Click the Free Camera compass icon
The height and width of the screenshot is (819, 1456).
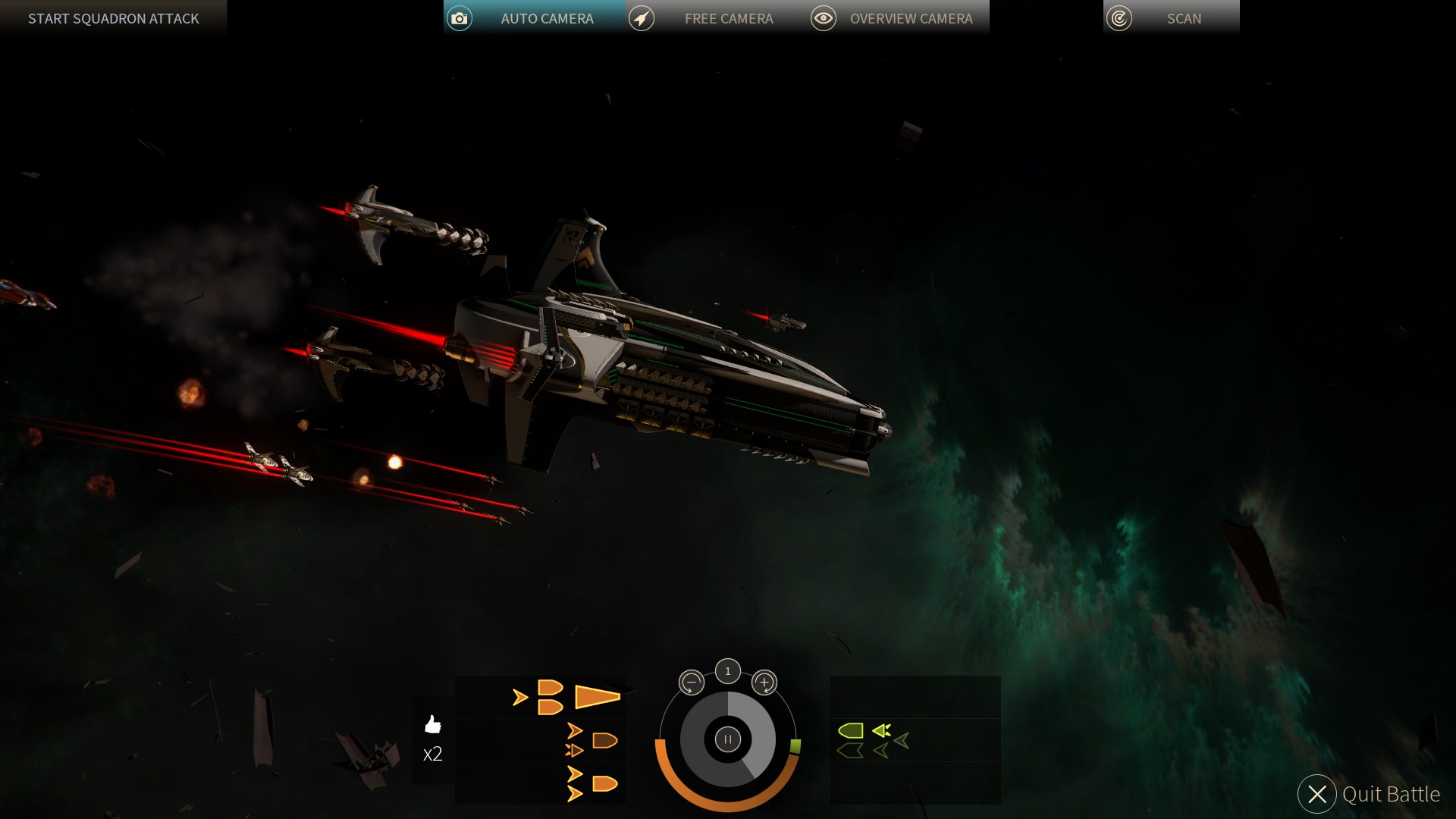coord(642,17)
